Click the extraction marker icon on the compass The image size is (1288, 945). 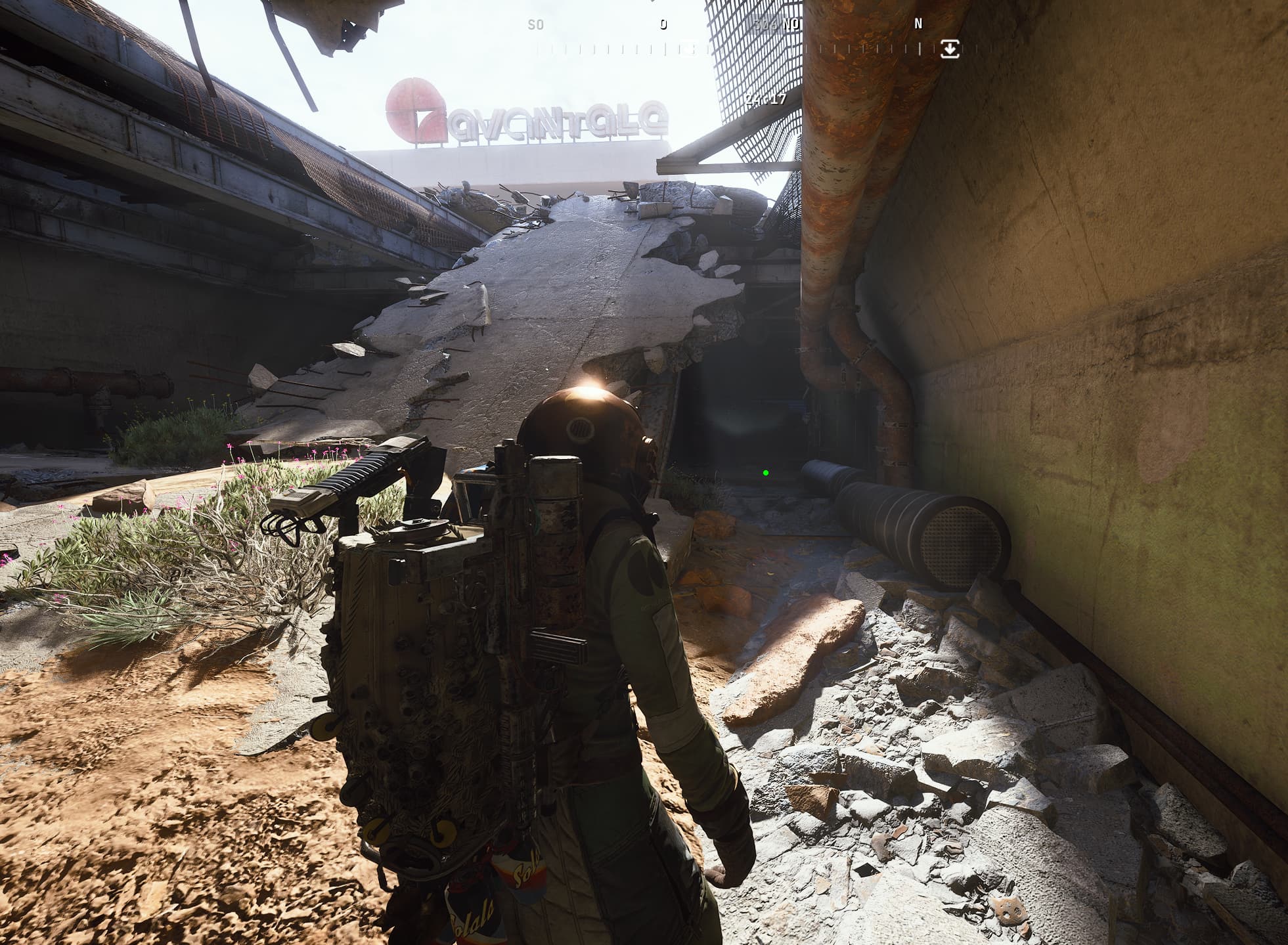950,49
